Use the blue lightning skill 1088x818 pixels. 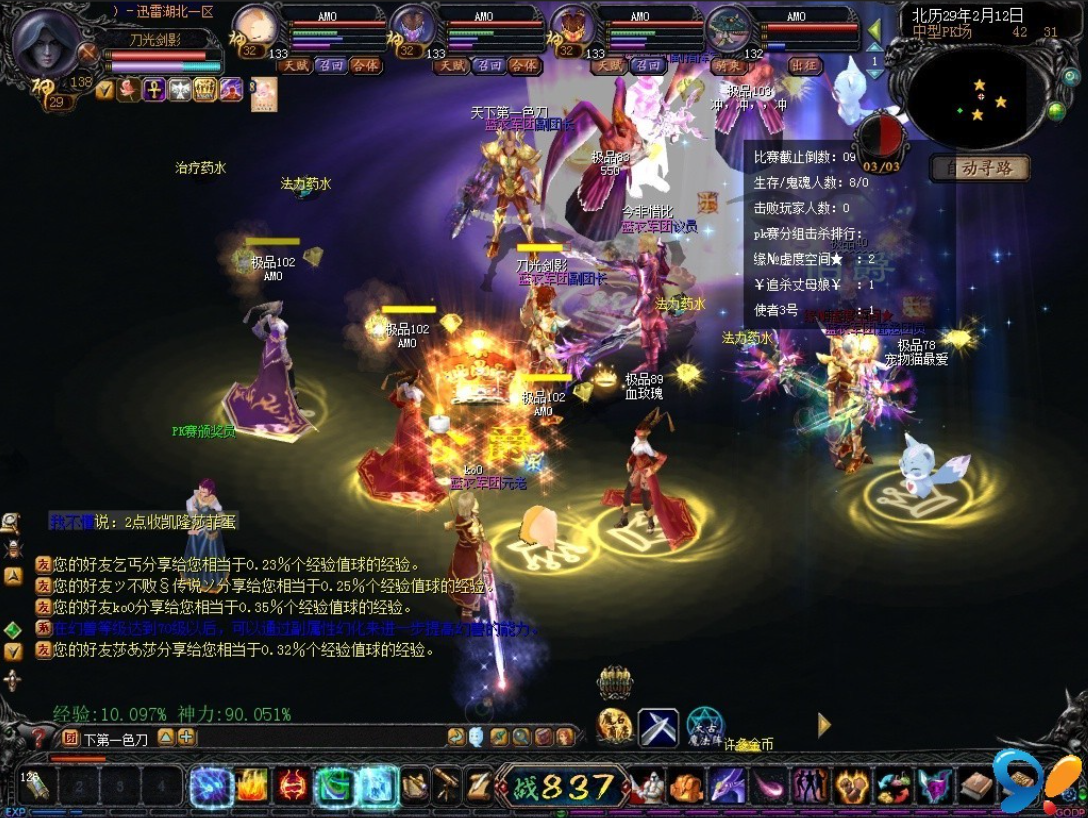pyautogui.click(x=211, y=786)
